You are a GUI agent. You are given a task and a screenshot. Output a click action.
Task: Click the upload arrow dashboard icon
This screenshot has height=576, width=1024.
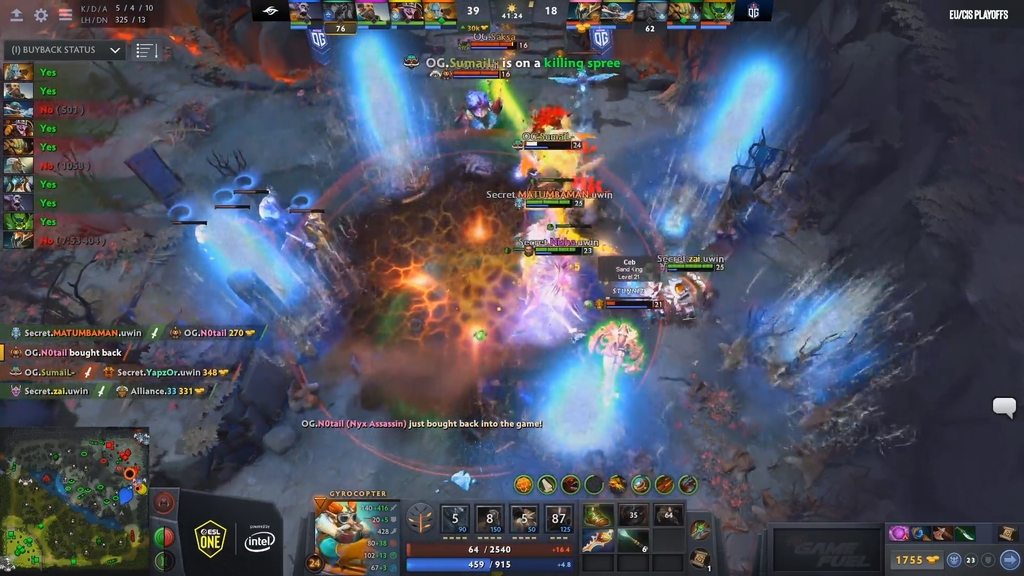16,15
